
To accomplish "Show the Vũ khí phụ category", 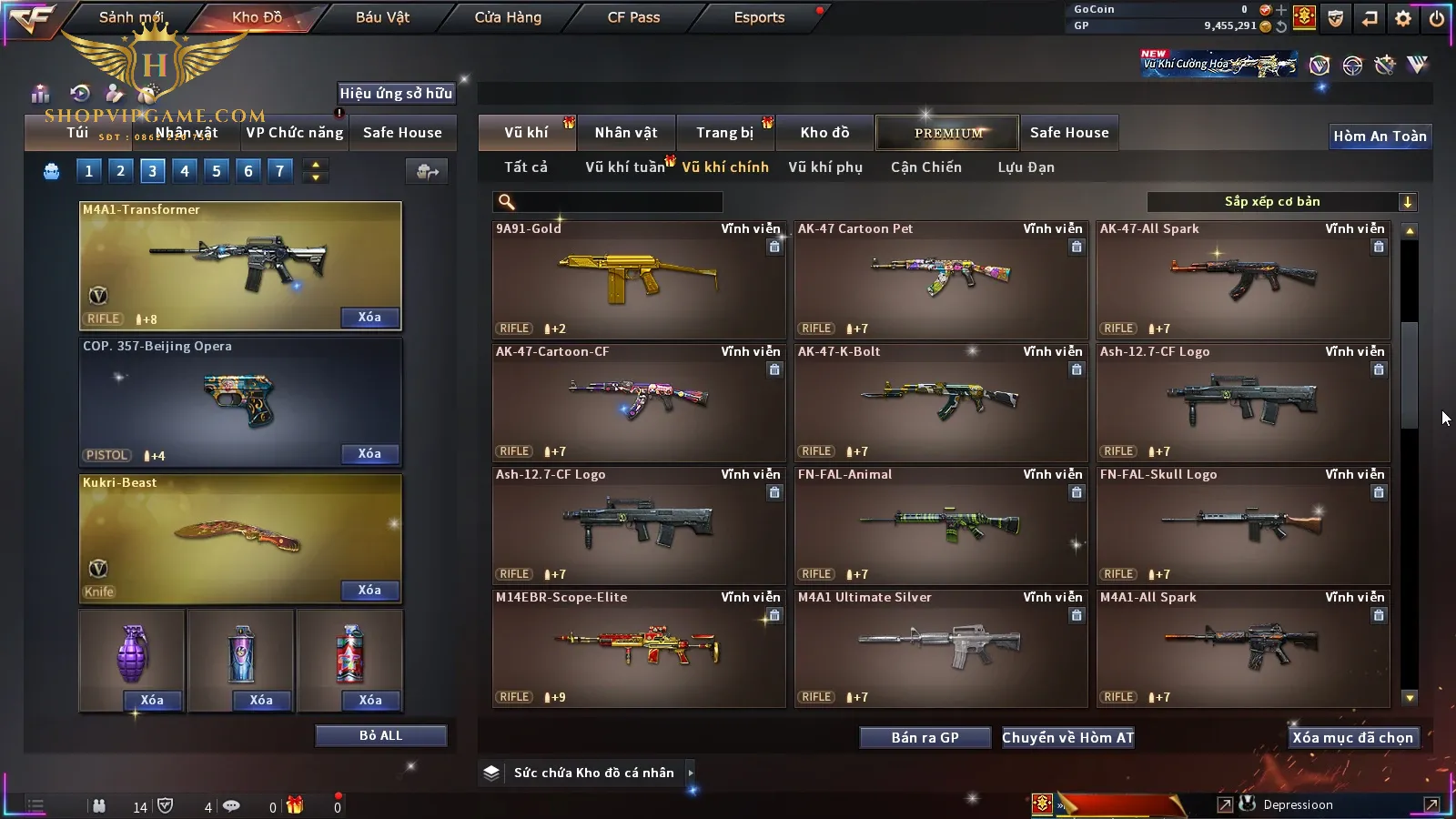I will coord(825,167).
